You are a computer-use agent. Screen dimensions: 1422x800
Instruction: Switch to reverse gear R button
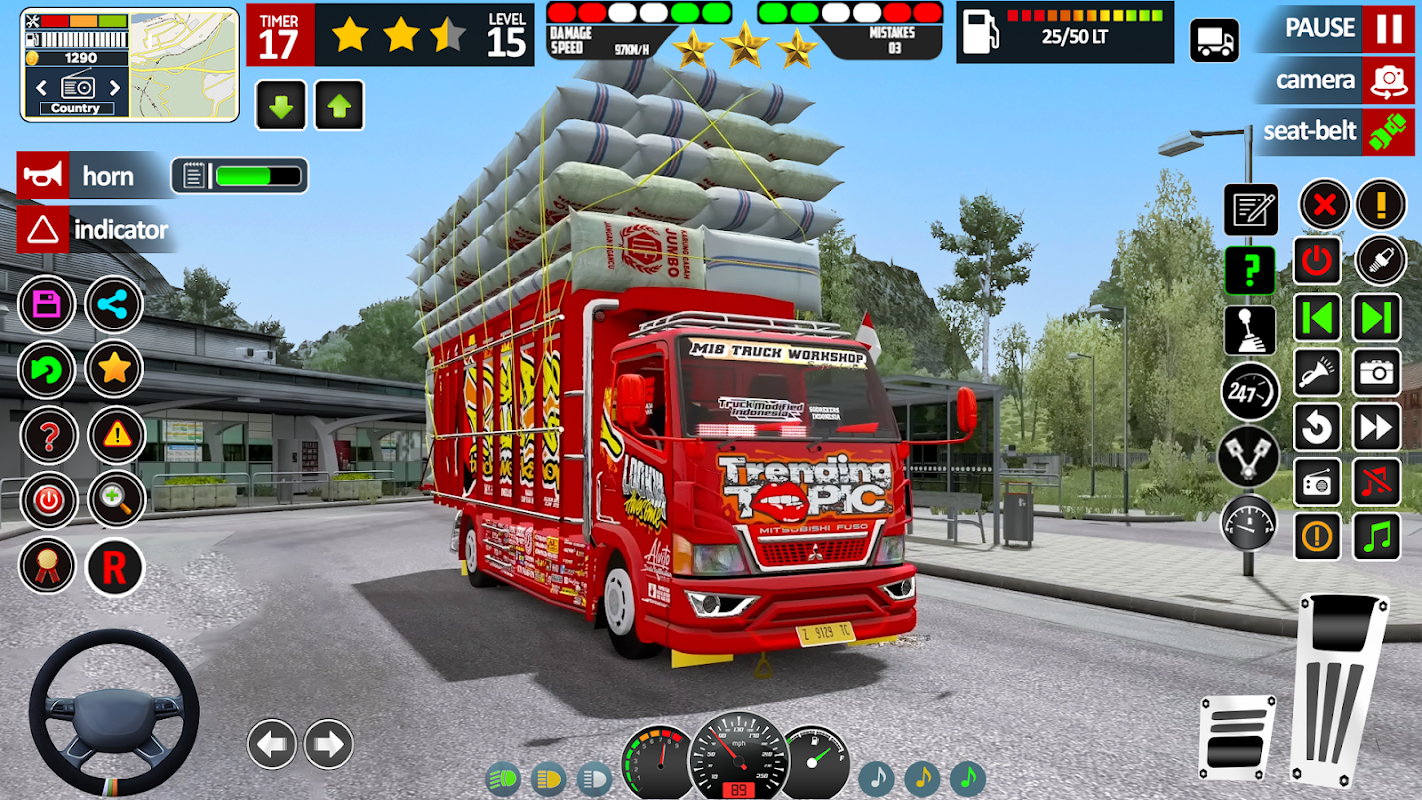(115, 567)
